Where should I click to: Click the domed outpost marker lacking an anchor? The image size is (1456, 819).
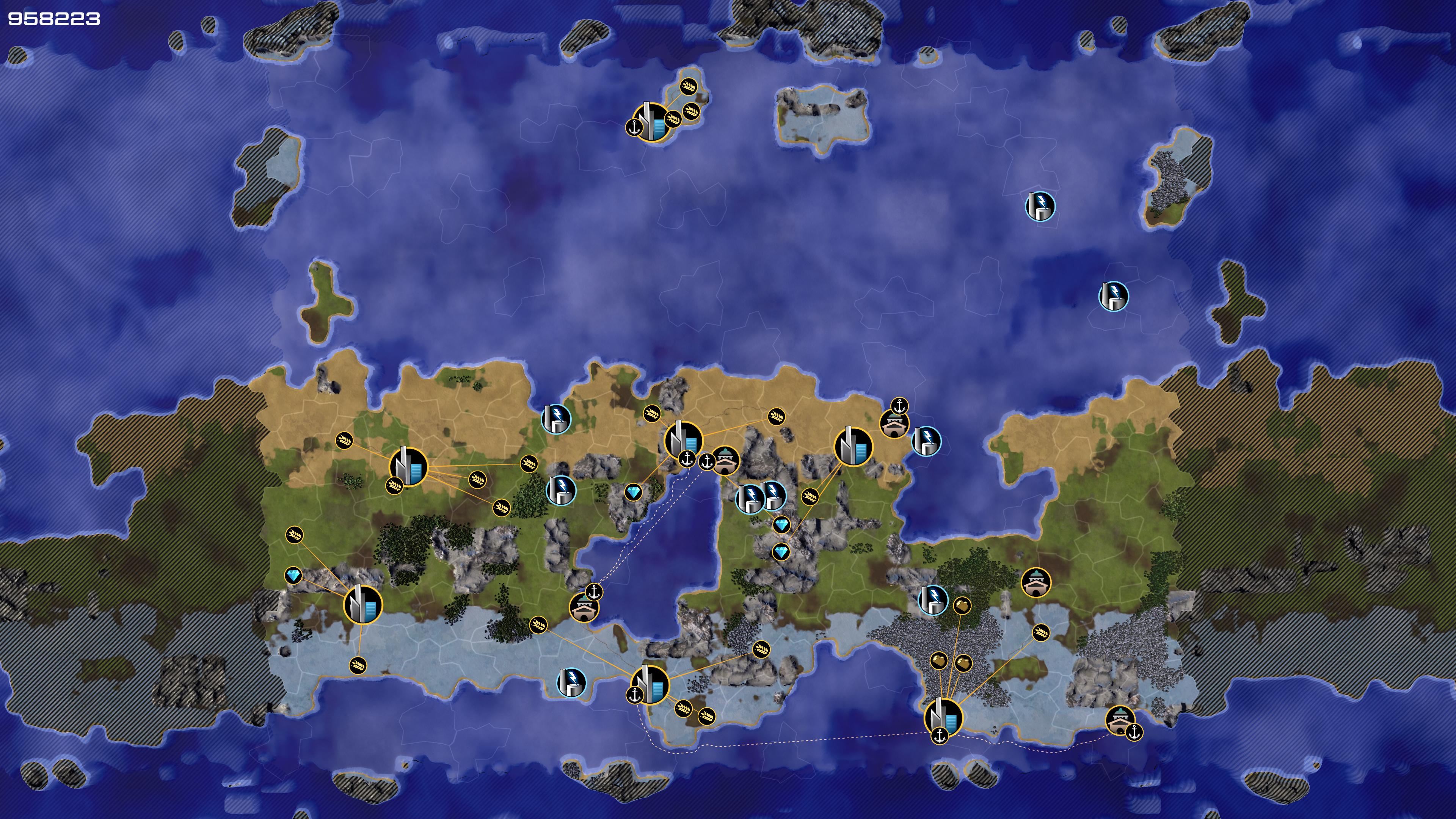(x=1036, y=582)
